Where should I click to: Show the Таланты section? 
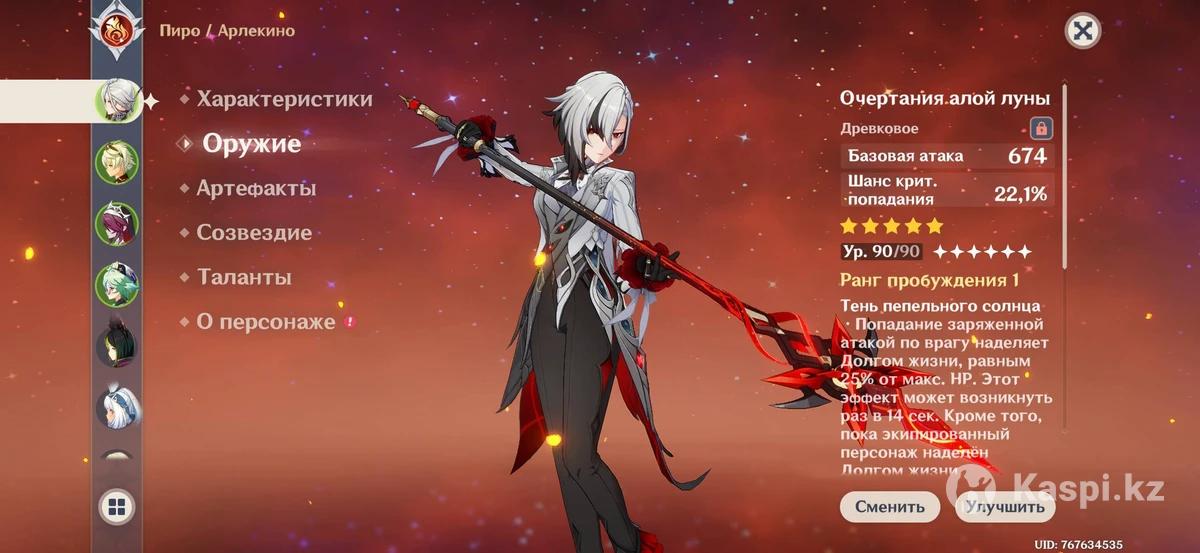tap(244, 277)
